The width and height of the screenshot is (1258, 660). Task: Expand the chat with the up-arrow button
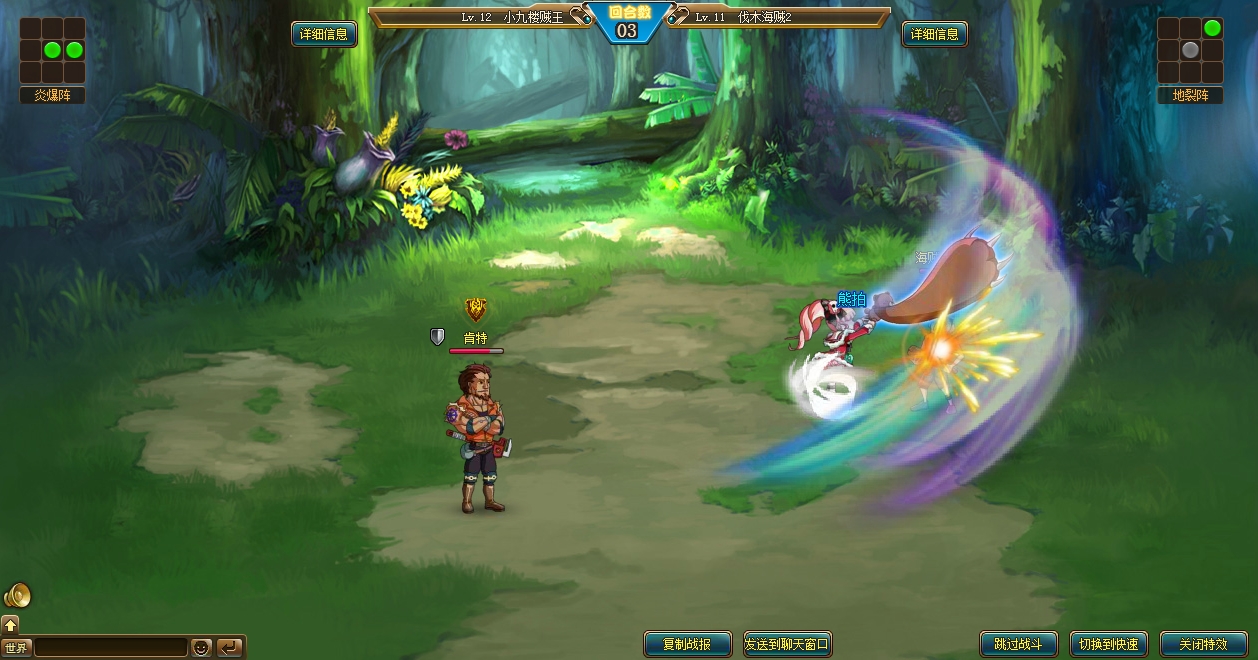pos(11,625)
